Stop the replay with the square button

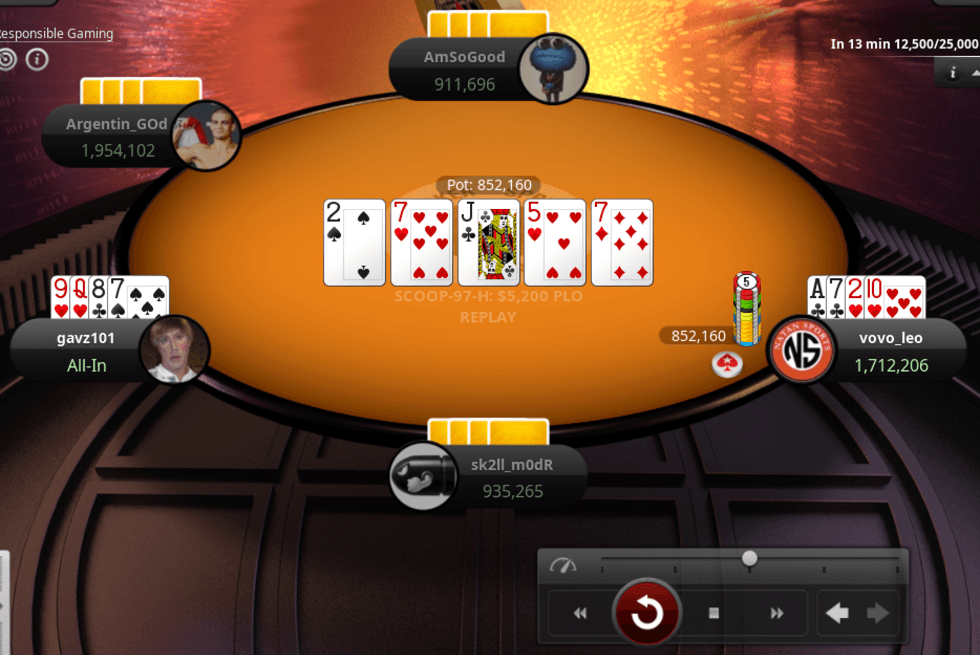(x=714, y=613)
